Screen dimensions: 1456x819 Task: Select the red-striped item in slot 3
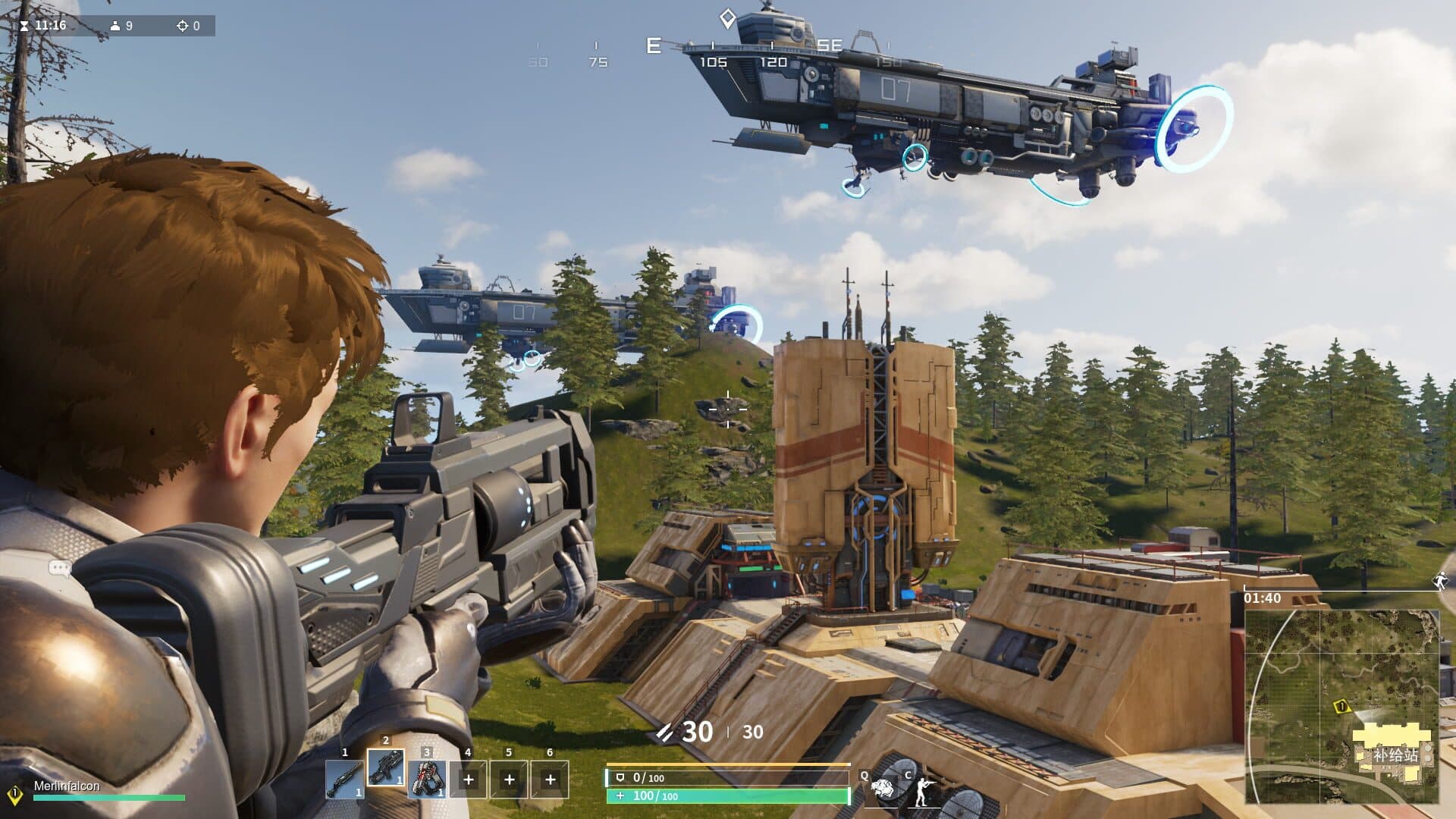(427, 779)
